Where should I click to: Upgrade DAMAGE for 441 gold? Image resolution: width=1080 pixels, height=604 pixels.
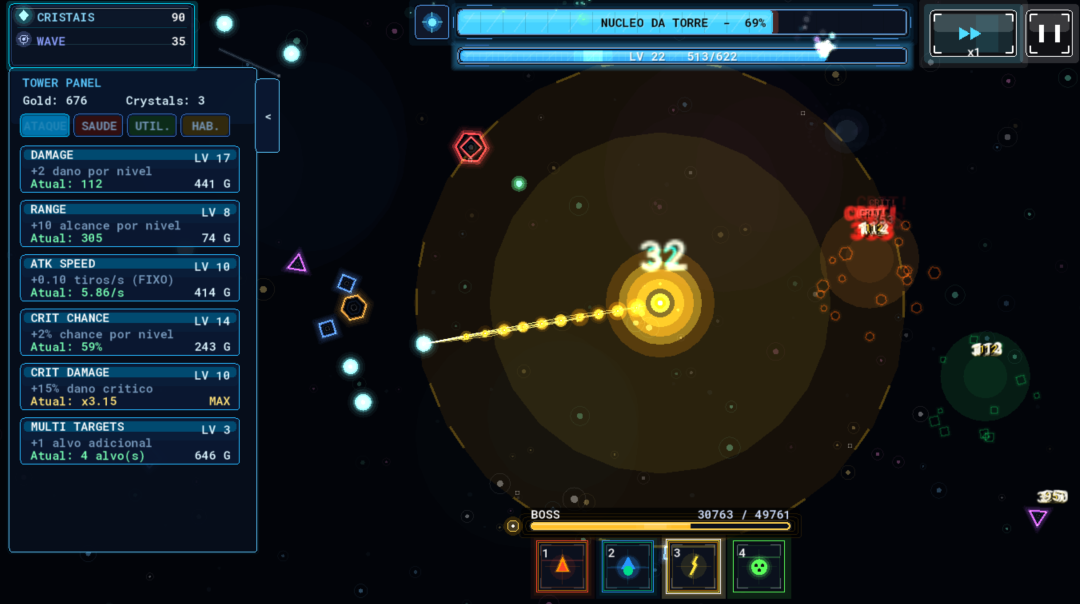(130, 169)
